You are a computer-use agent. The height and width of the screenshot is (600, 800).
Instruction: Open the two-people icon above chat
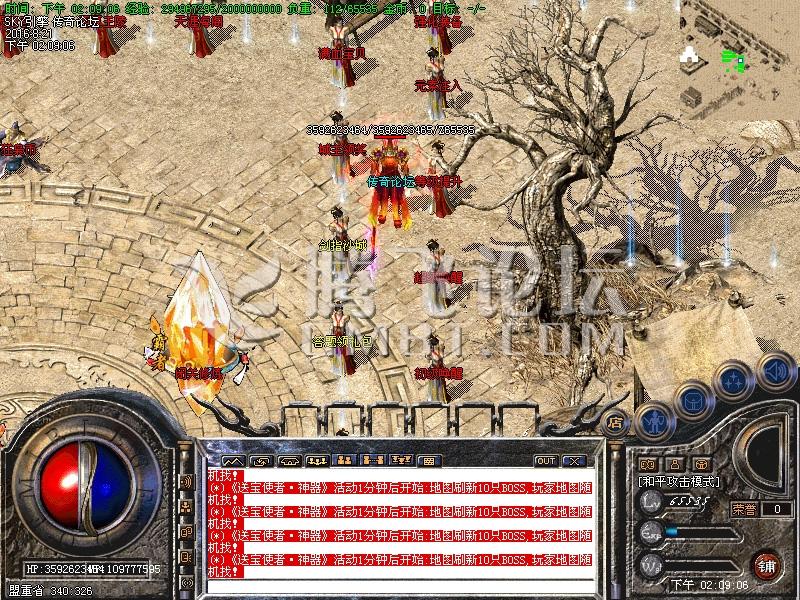tap(344, 461)
